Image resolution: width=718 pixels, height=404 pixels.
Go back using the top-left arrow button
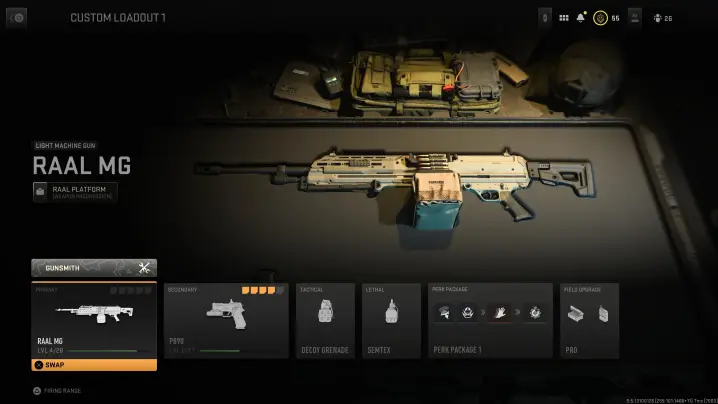pos(16,18)
